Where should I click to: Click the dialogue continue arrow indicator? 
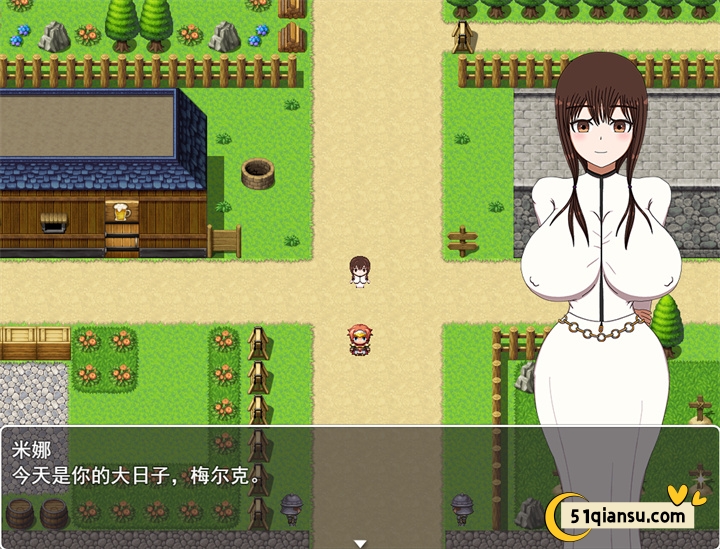(x=360, y=542)
